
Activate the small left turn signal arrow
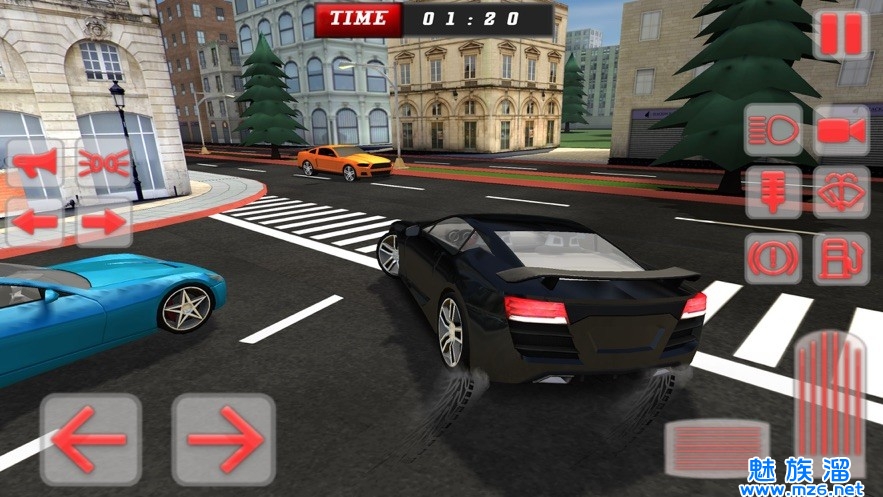(35, 222)
